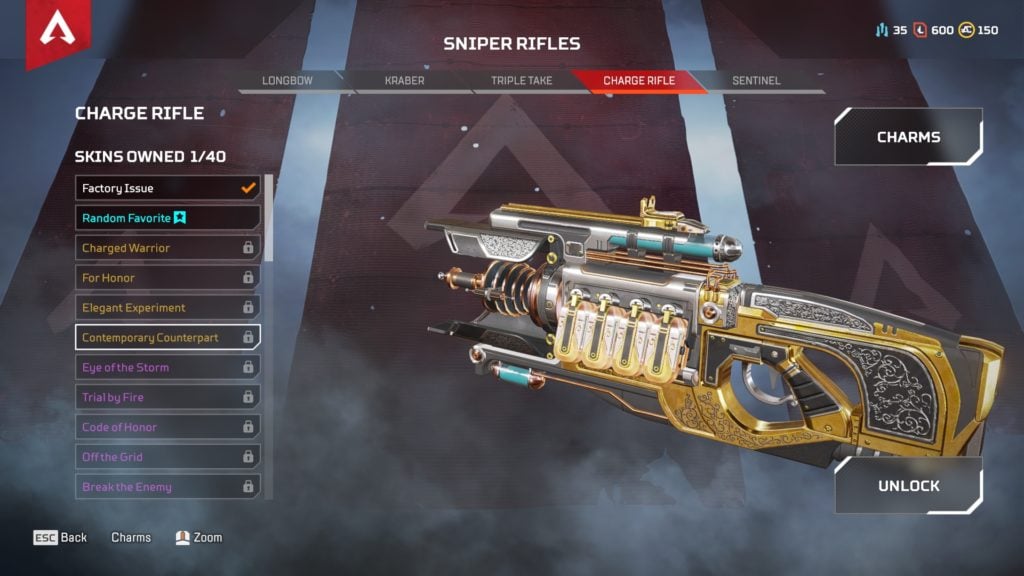The height and width of the screenshot is (576, 1024).
Task: Go back using the Back button
Action: [61, 538]
